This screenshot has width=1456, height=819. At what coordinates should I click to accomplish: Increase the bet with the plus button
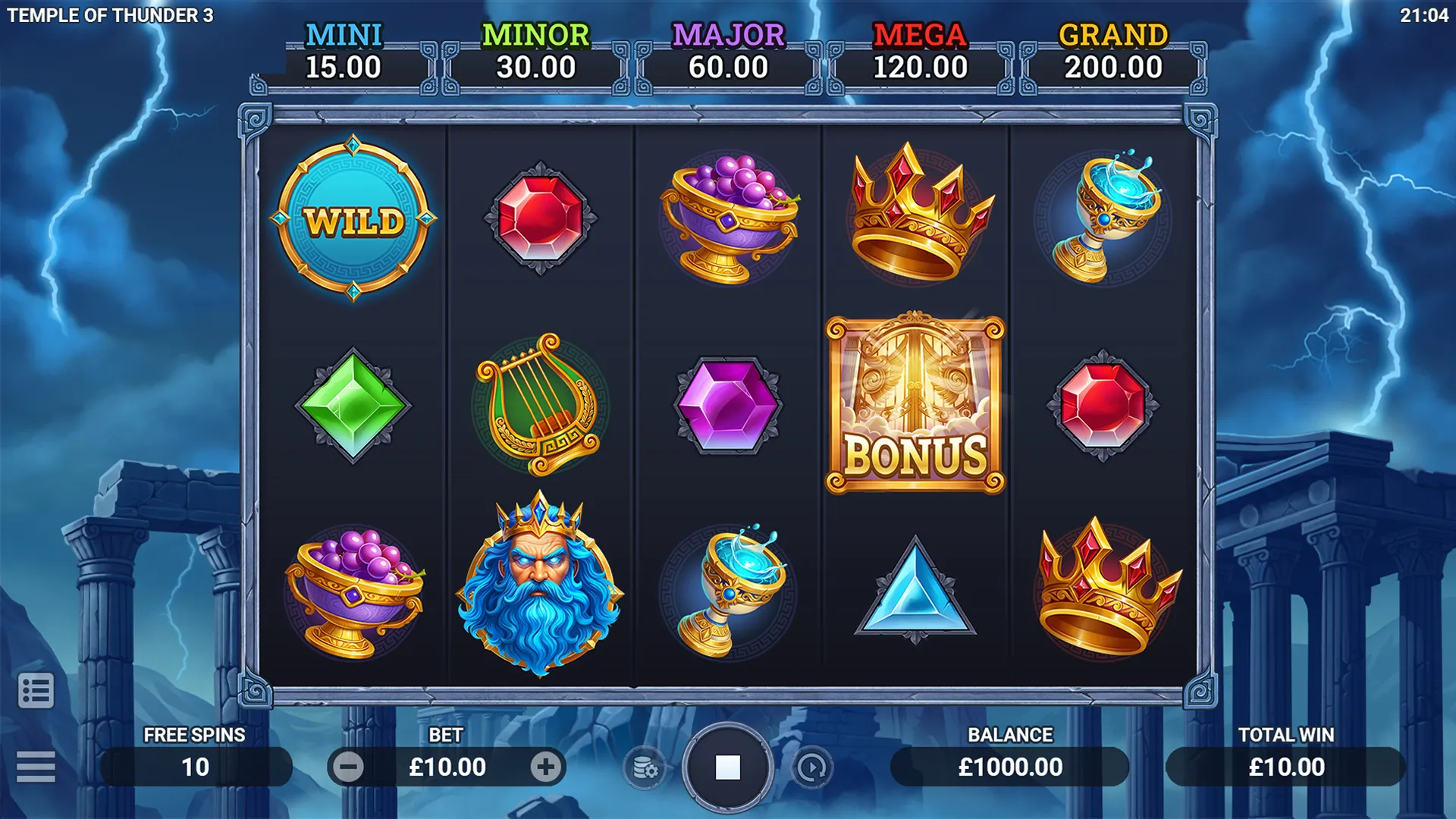[545, 767]
